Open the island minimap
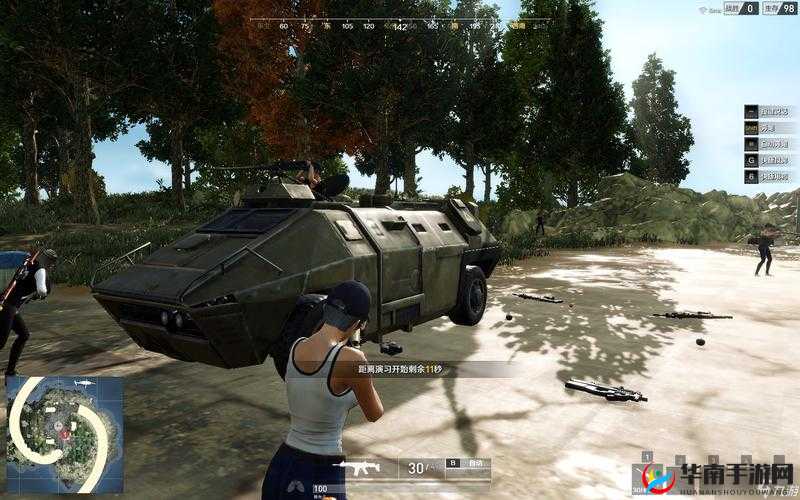This screenshot has height=500, width=800. (64, 435)
